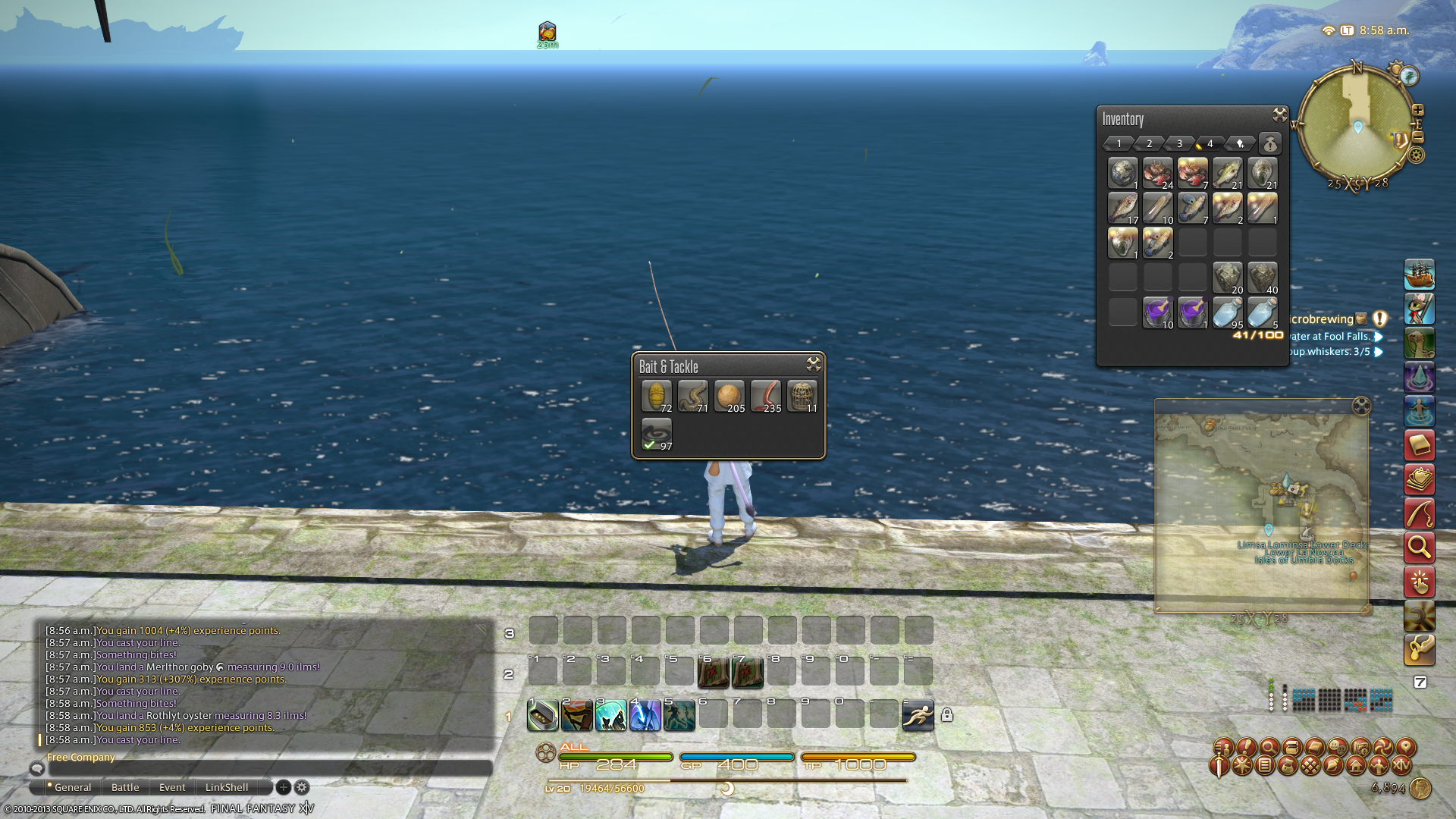Activate the sprint action on the hotbar

click(x=918, y=714)
